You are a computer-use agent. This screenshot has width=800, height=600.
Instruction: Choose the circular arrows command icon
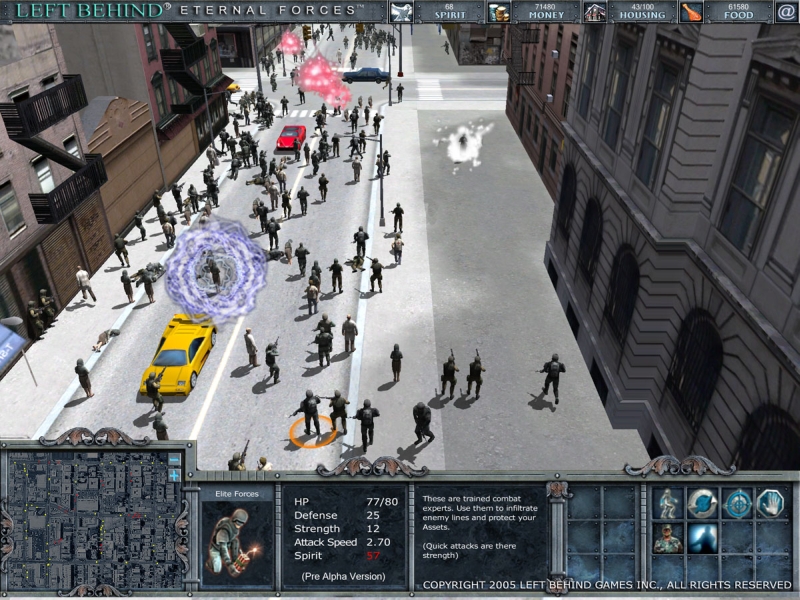(702, 503)
